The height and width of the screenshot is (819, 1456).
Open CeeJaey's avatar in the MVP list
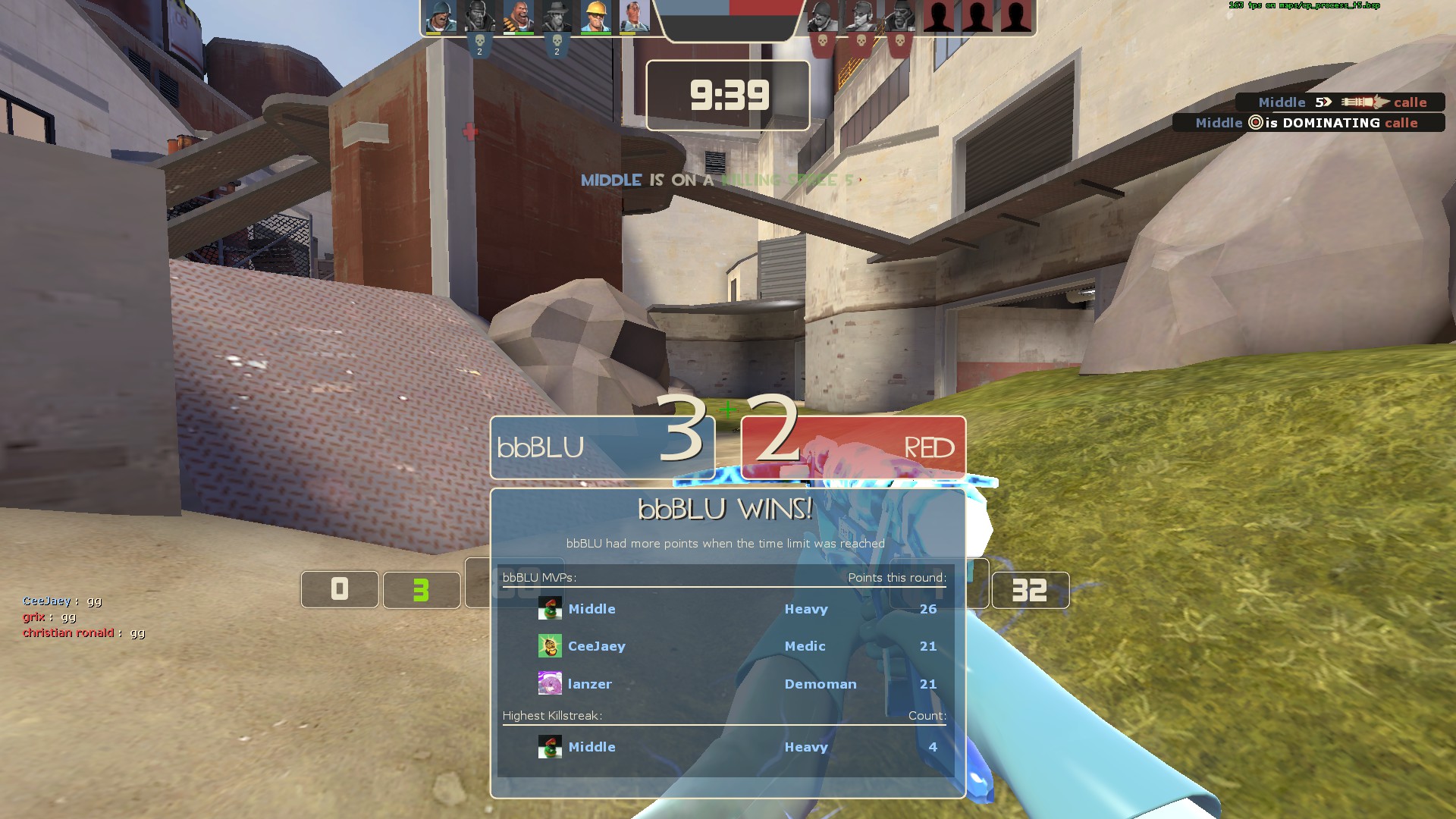[550, 646]
